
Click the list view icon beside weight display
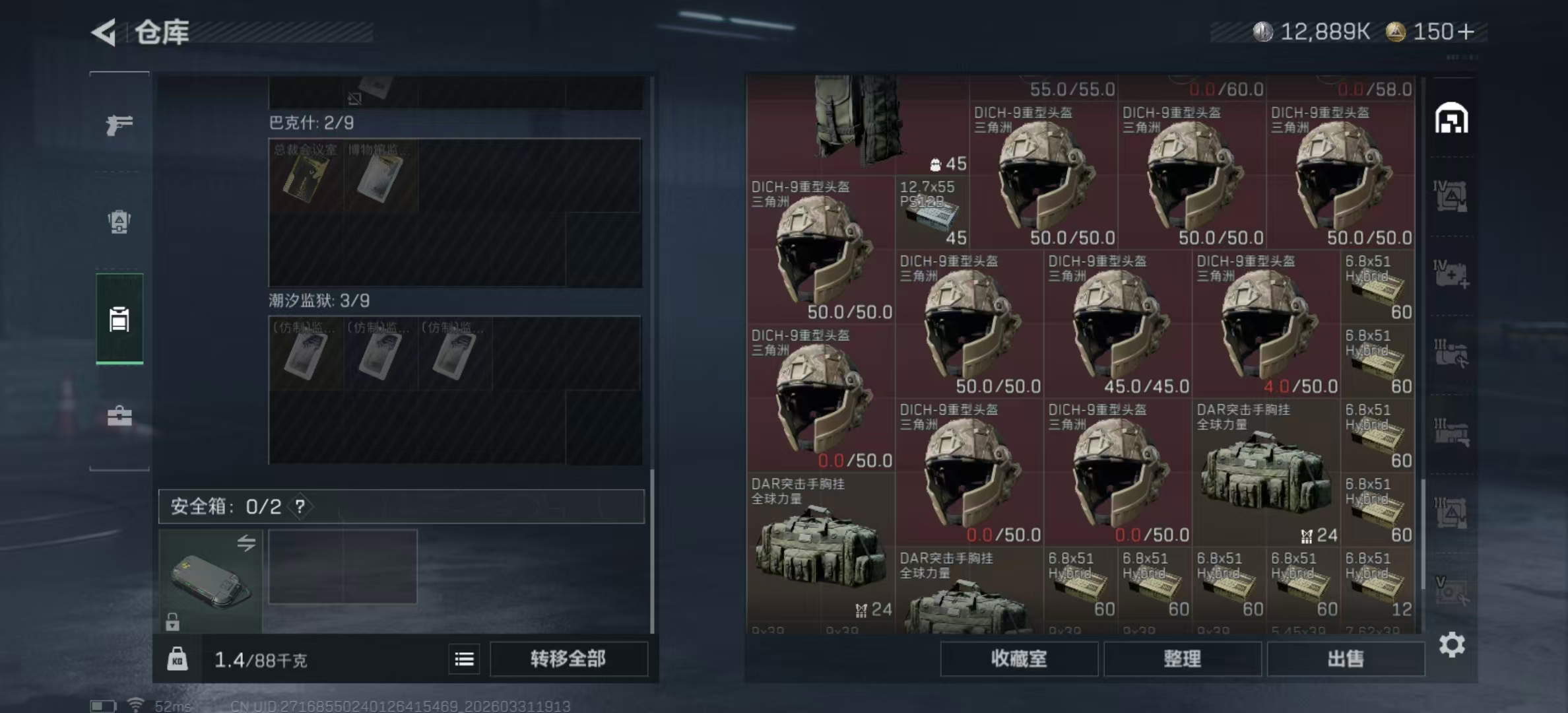(465, 659)
